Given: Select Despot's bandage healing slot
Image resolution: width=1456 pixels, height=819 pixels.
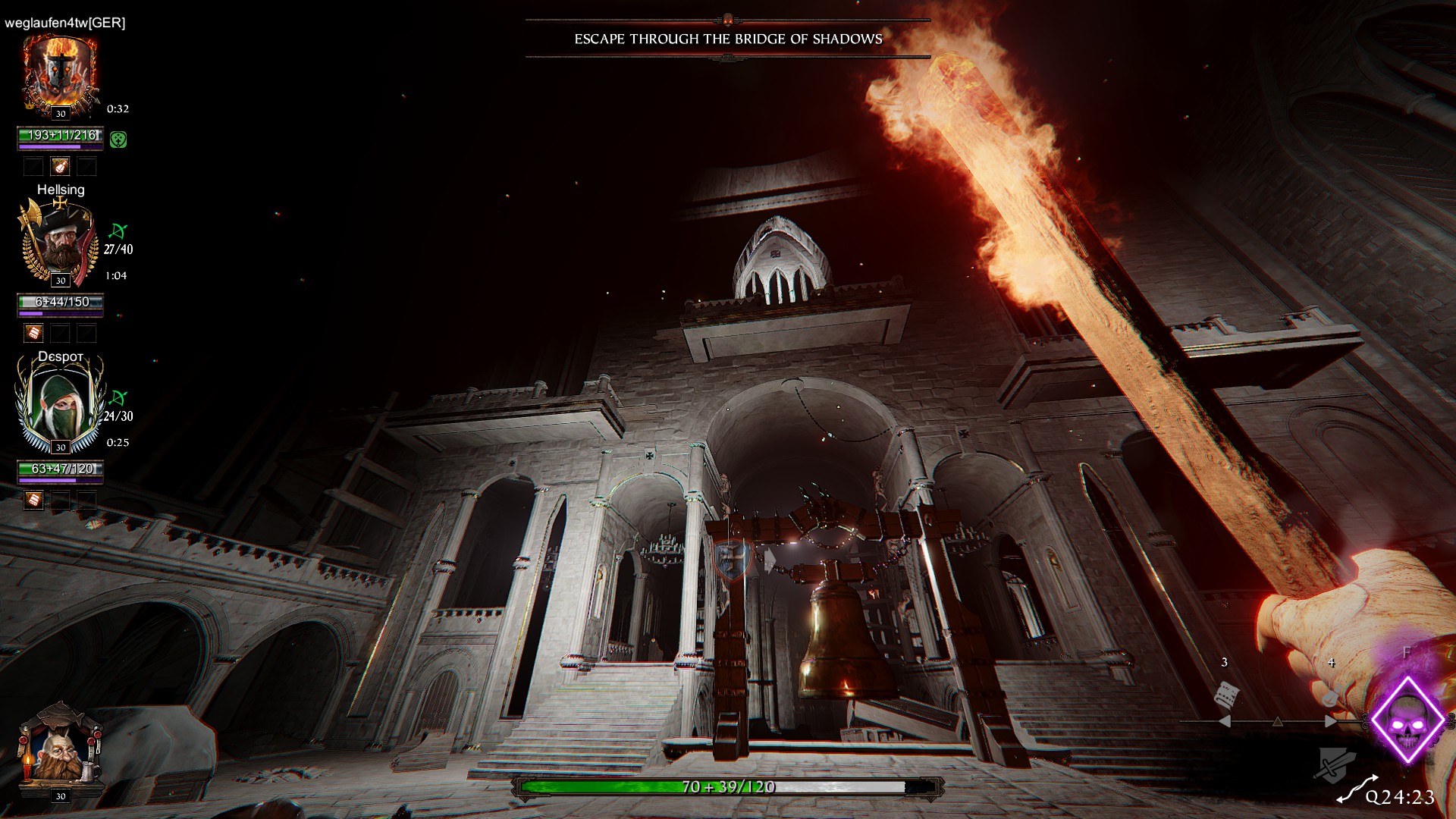Looking at the screenshot, I should pos(33,500).
